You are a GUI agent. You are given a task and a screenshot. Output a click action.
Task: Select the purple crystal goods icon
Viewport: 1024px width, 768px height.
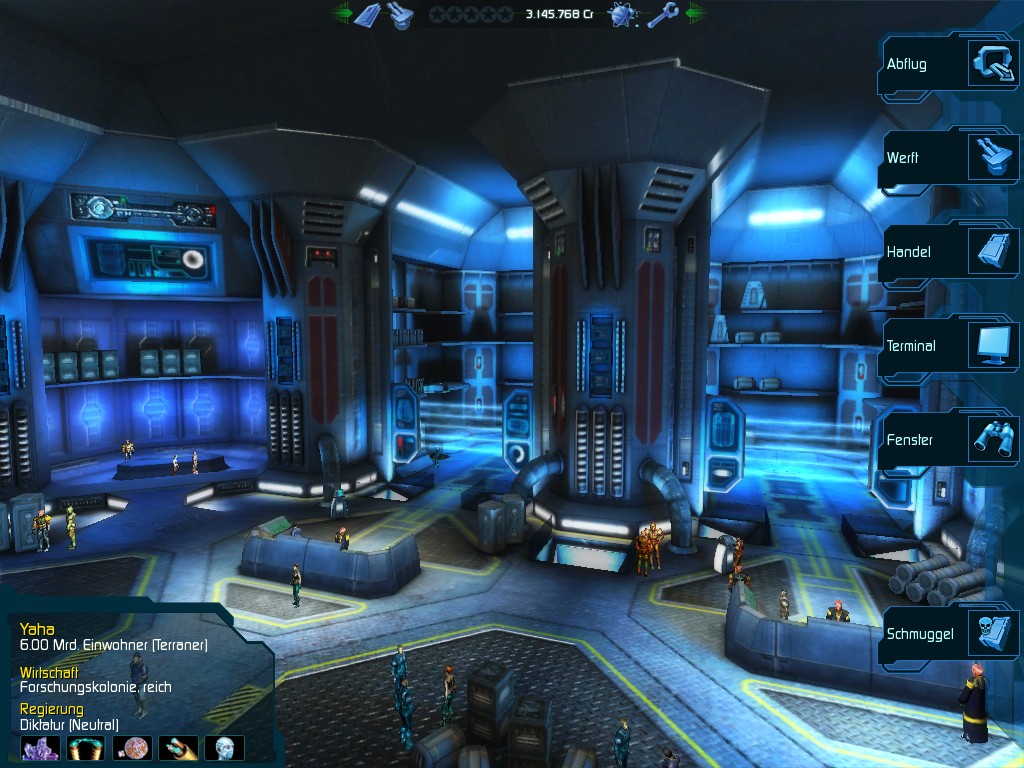click(x=40, y=748)
